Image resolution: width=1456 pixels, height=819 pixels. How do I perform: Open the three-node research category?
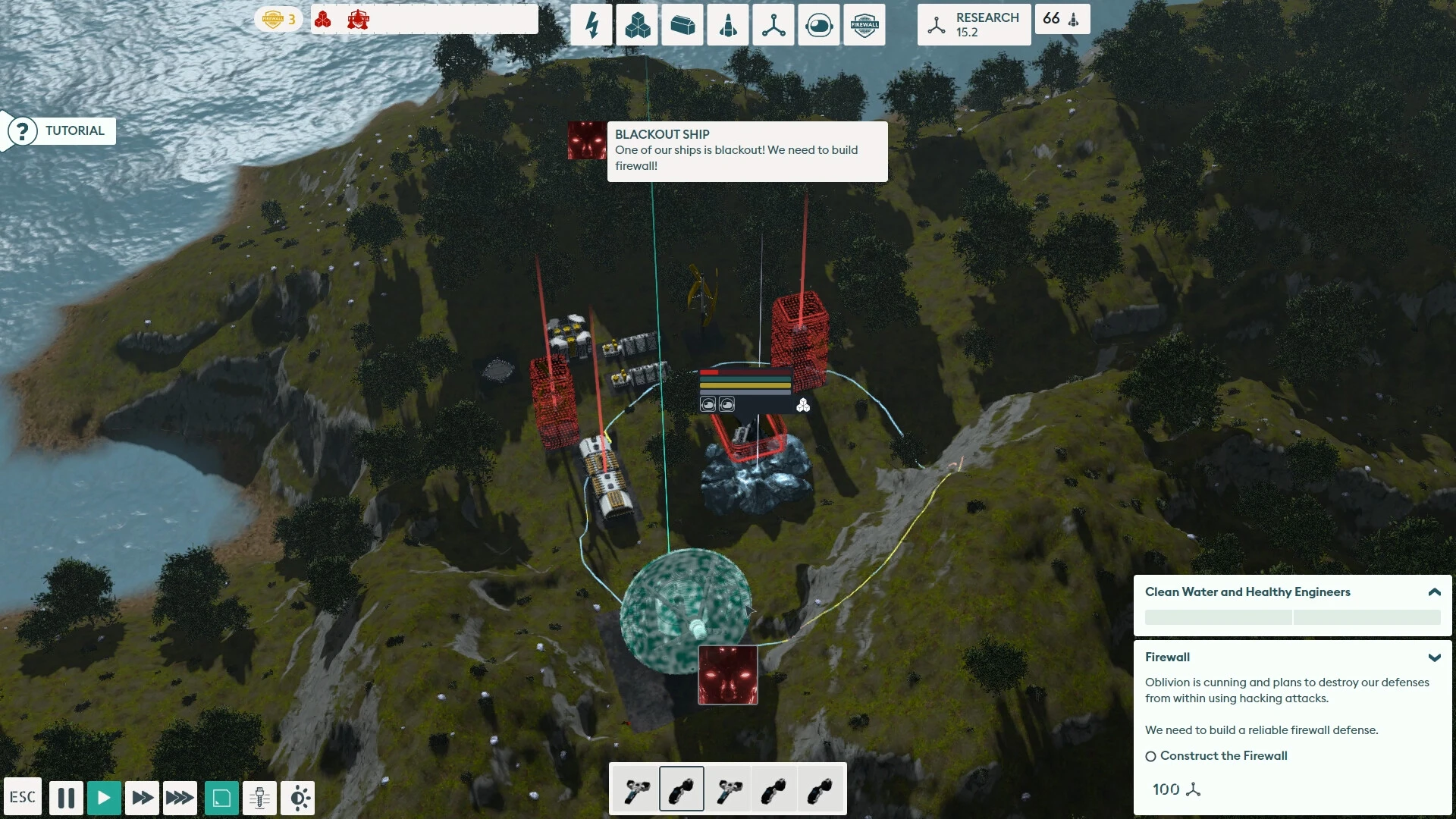[773, 26]
